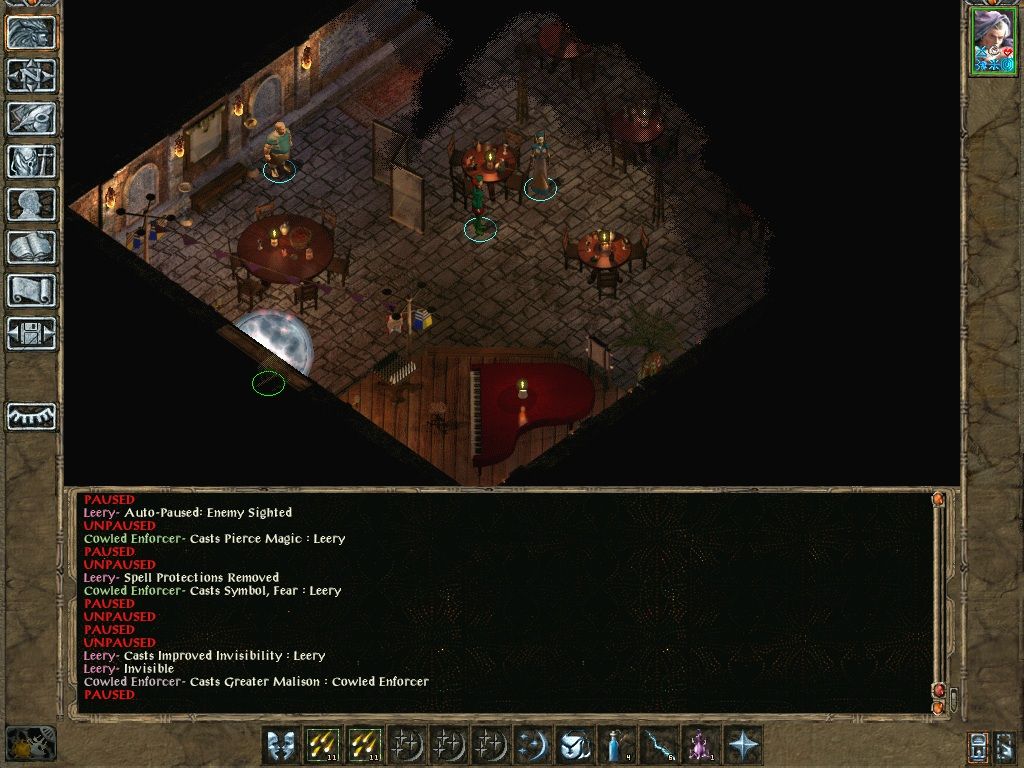Image resolution: width=1024 pixels, height=768 pixels.
Task: Toggle the game clock pause button
Action: coord(30,743)
